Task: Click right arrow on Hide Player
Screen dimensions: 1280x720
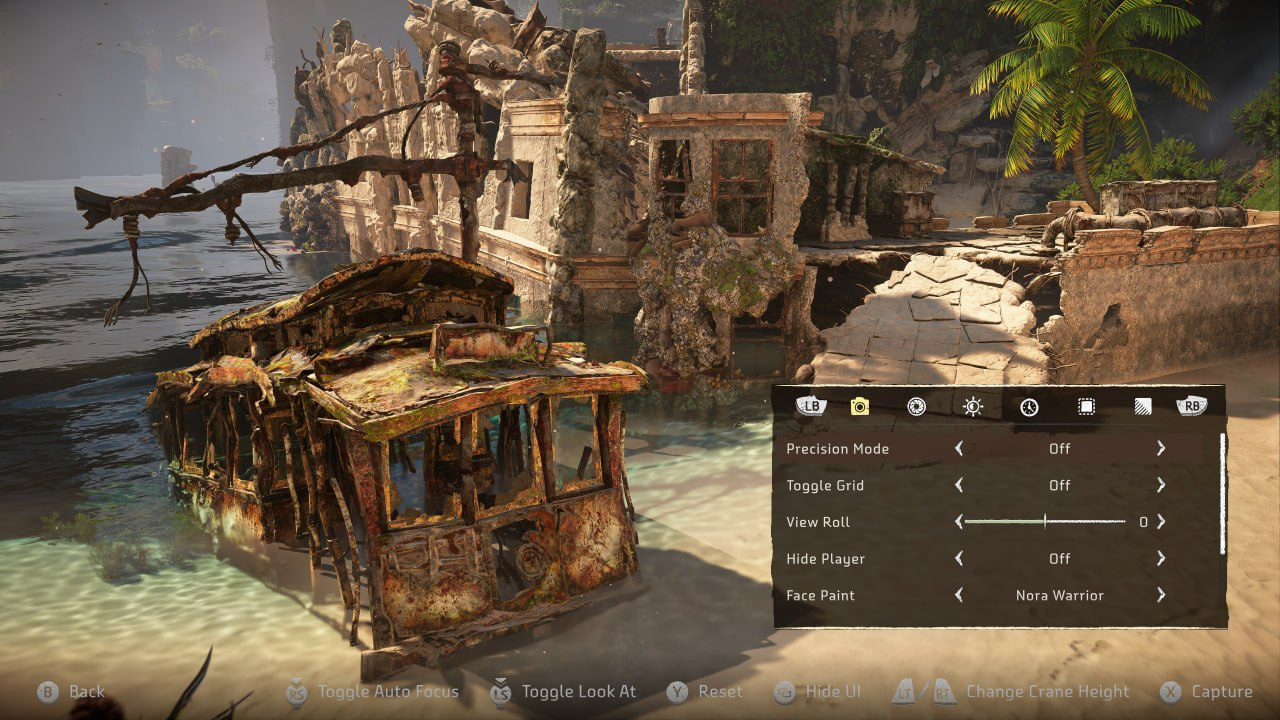Action: pos(1161,558)
